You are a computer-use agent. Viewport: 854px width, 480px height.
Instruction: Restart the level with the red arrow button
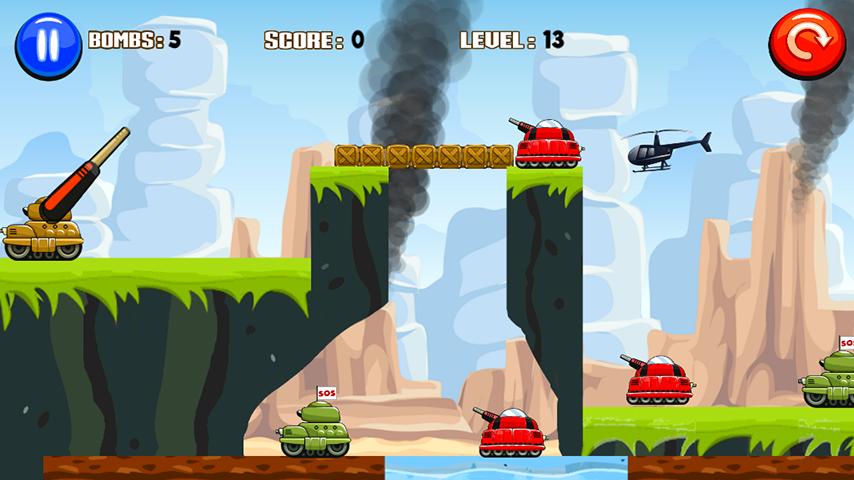click(x=806, y=43)
